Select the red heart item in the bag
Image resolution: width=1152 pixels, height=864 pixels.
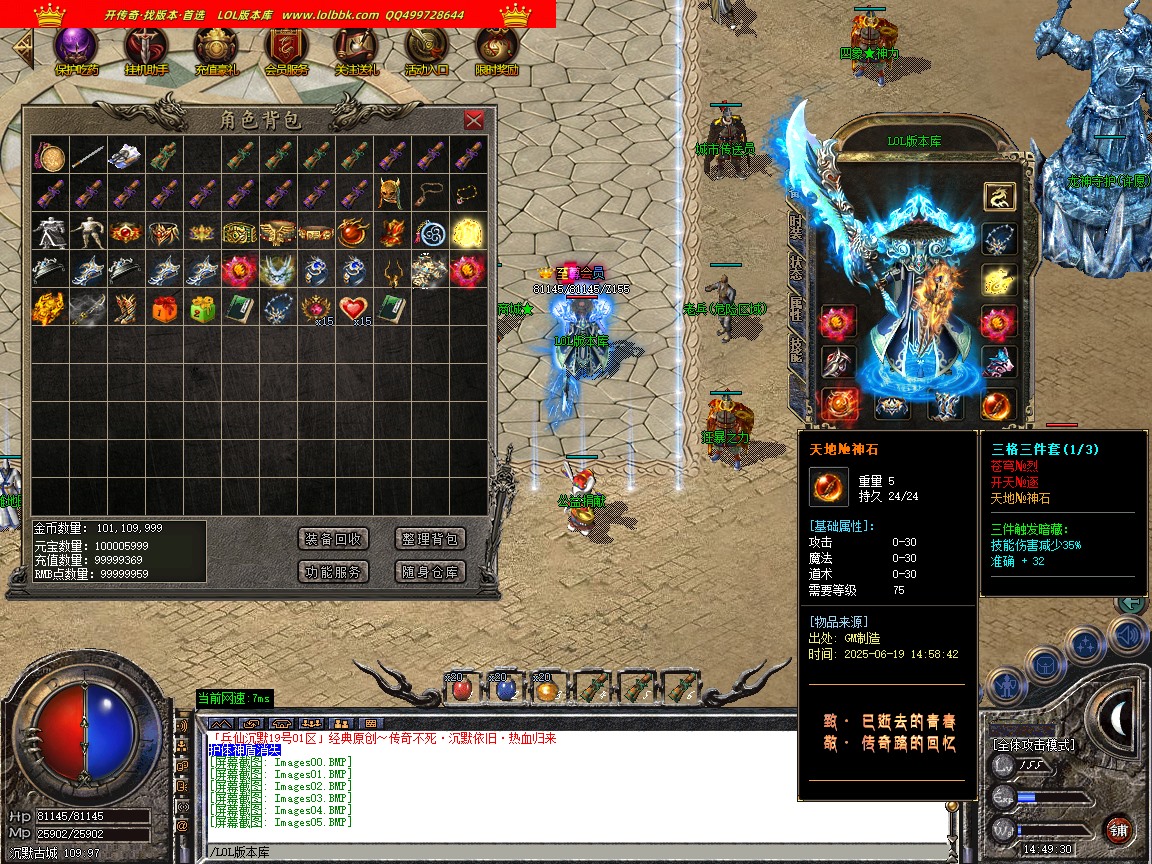coord(351,308)
